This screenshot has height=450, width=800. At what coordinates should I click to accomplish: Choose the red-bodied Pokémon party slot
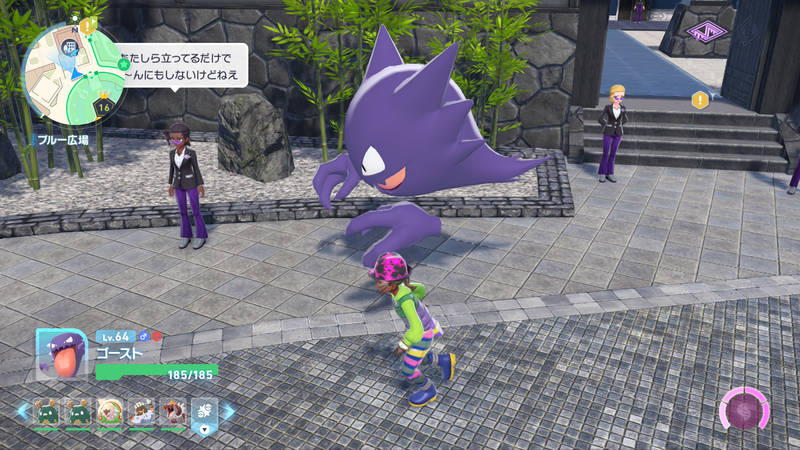[x=173, y=411]
